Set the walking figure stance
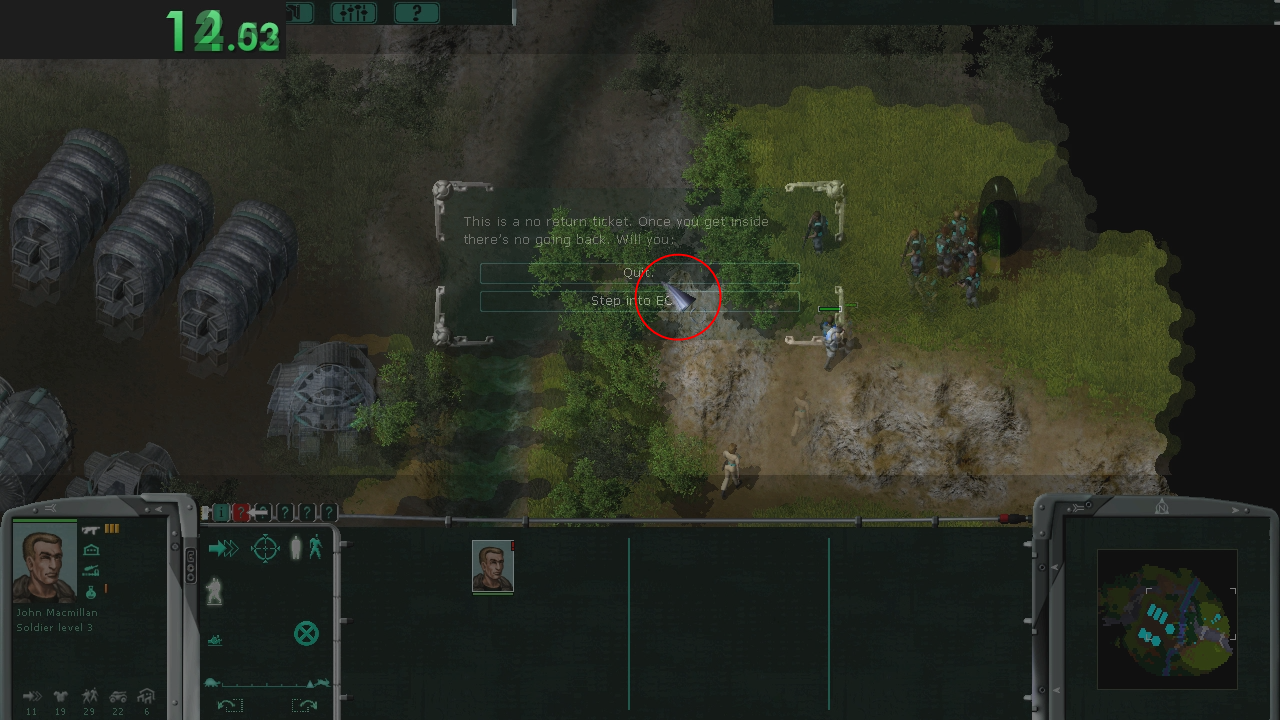Screen dimensions: 1280x720 [x=316, y=547]
